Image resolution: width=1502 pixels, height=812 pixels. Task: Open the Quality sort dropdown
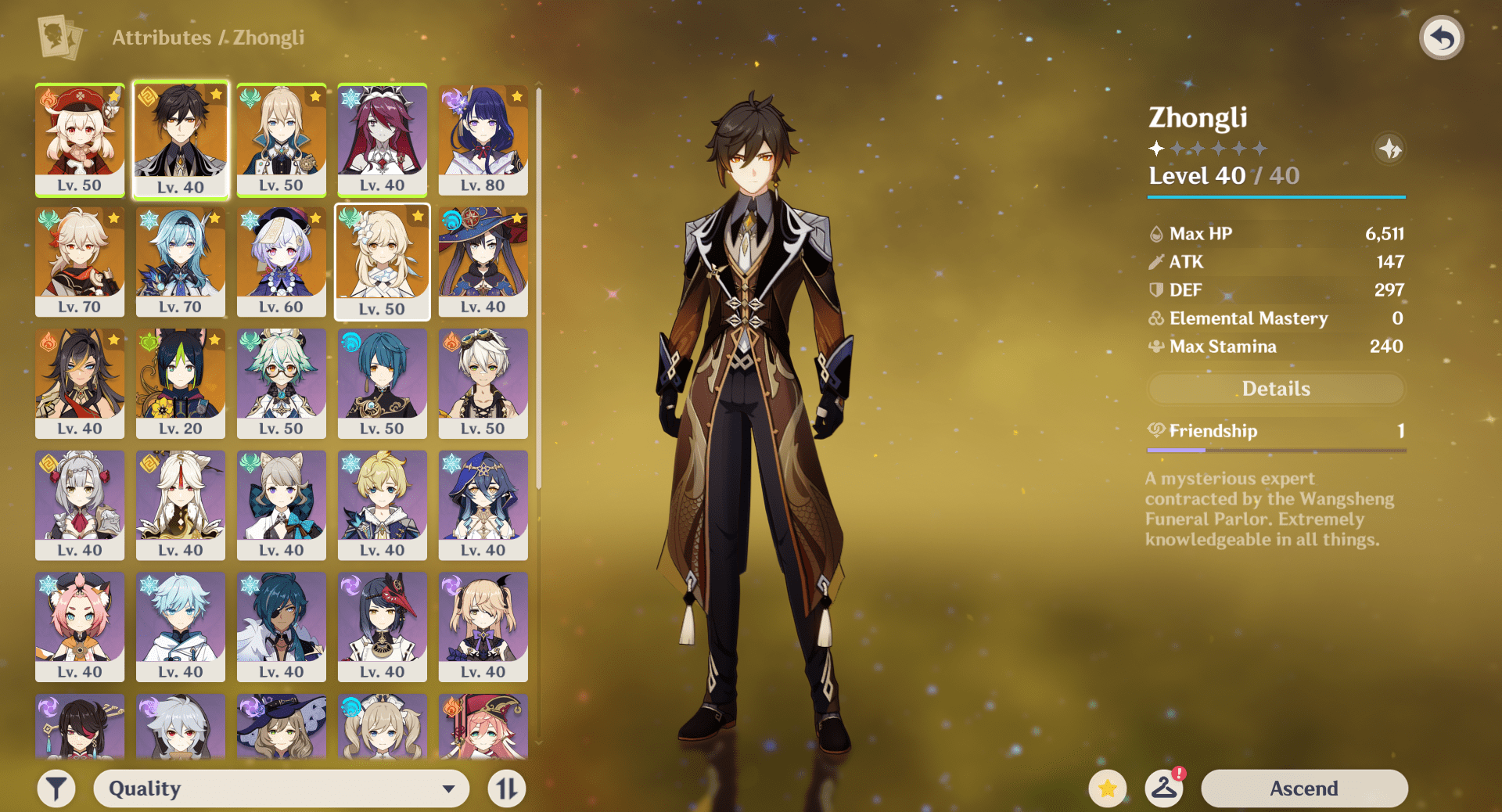(x=280, y=788)
